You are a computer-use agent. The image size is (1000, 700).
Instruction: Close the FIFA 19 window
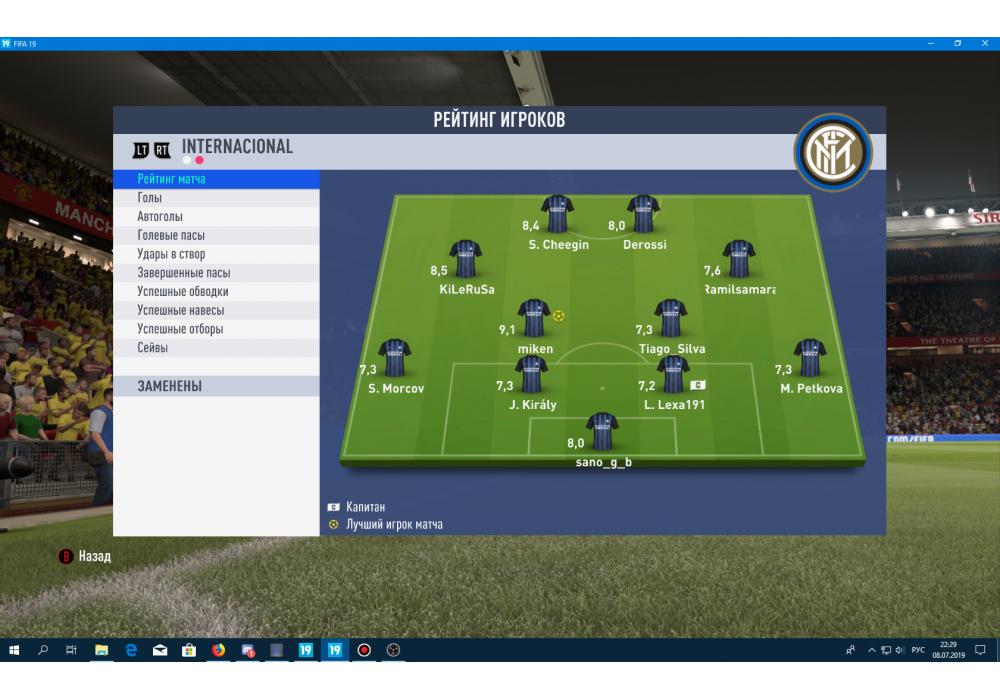pyautogui.click(x=985, y=44)
